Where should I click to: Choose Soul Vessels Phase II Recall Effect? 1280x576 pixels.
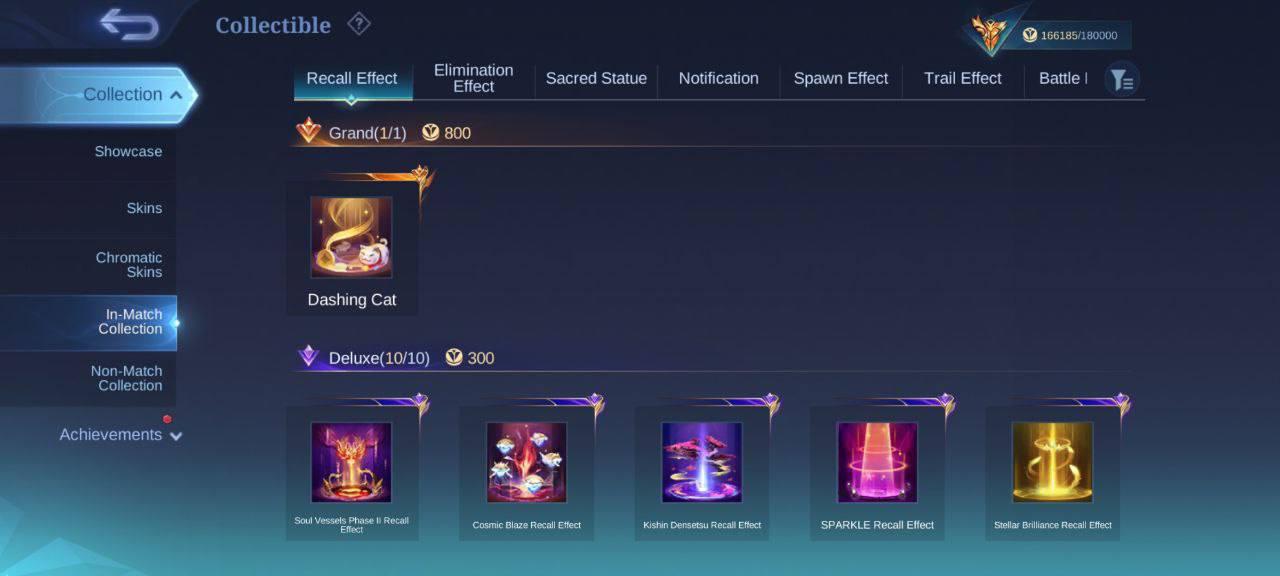(351, 472)
